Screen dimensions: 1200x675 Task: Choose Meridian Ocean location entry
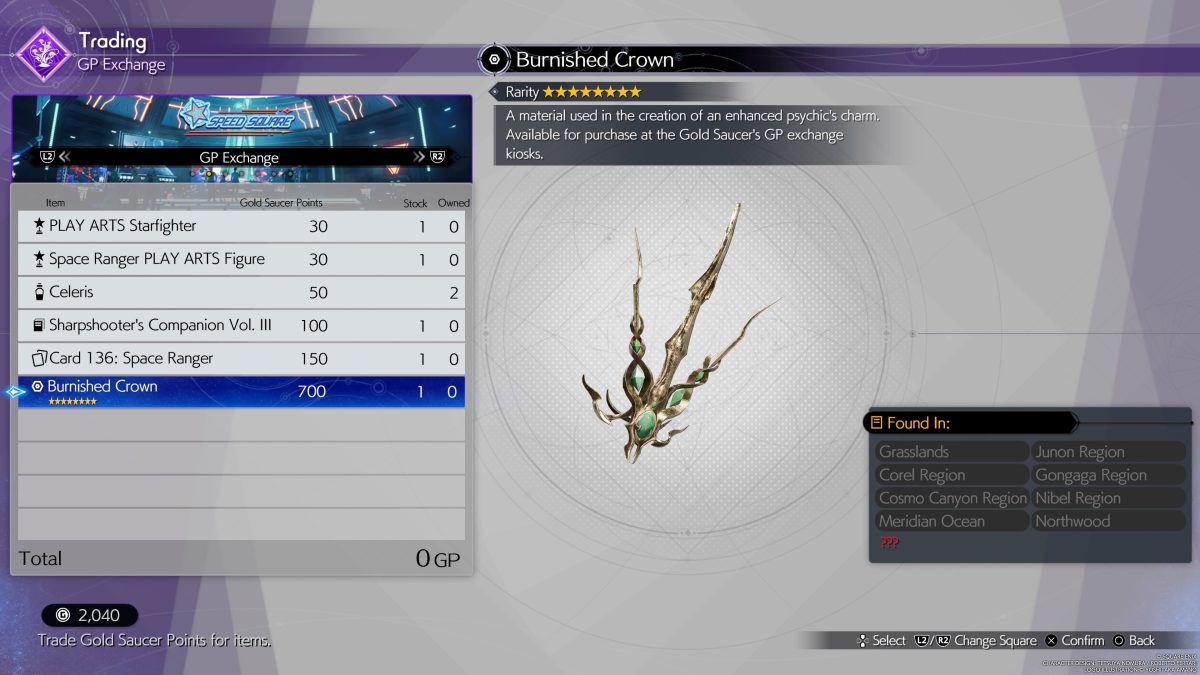(950, 521)
